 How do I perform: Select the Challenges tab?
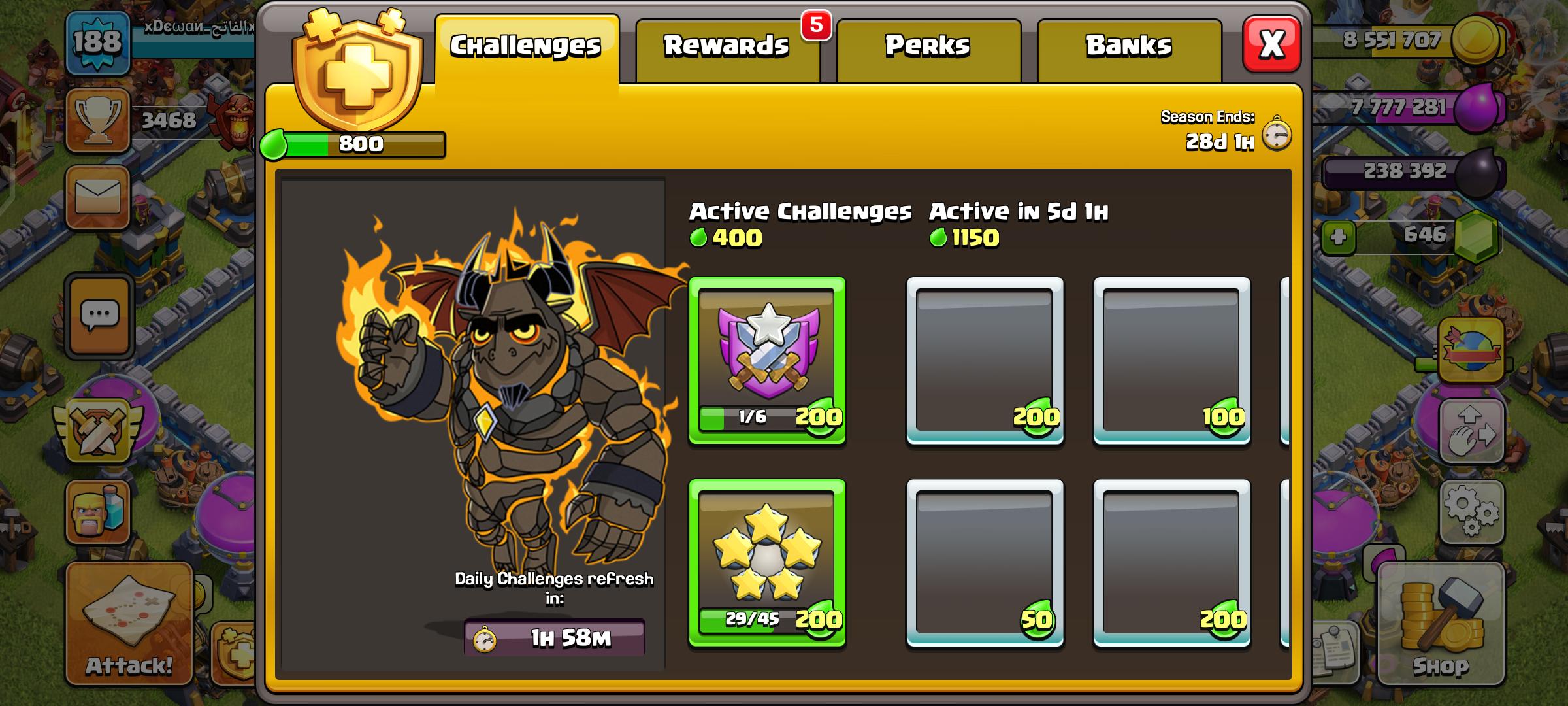[x=526, y=47]
